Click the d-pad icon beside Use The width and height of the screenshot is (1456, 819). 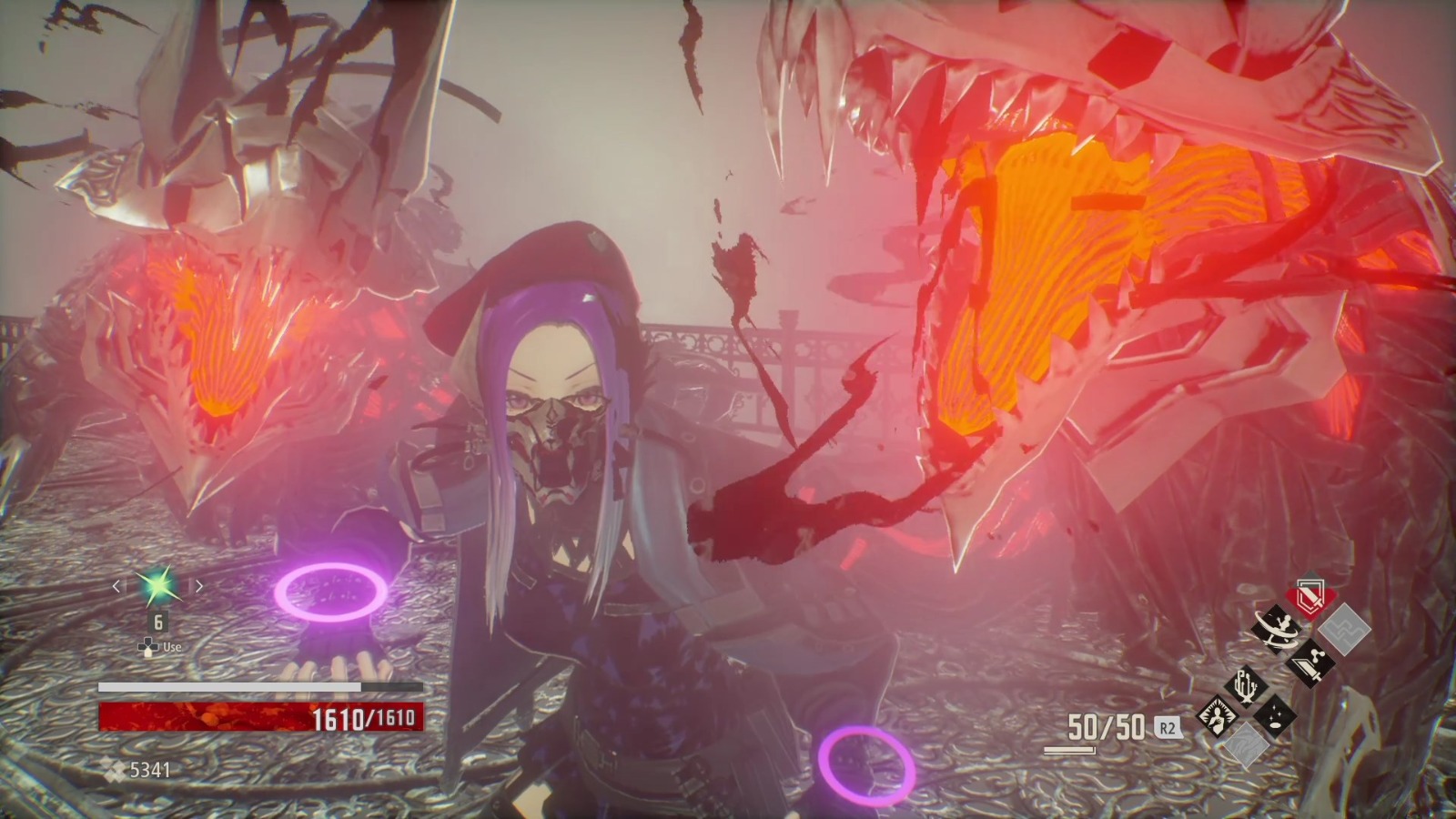click(147, 646)
